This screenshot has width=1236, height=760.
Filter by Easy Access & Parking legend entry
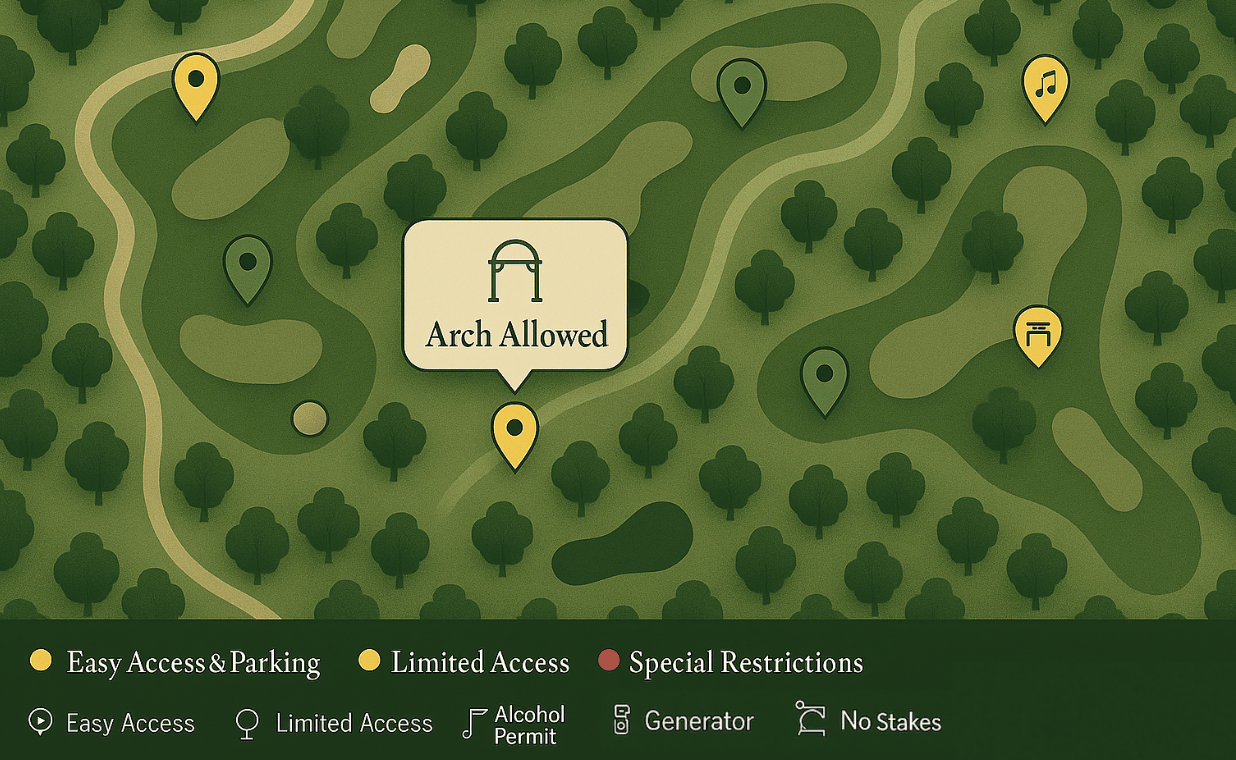(176, 662)
